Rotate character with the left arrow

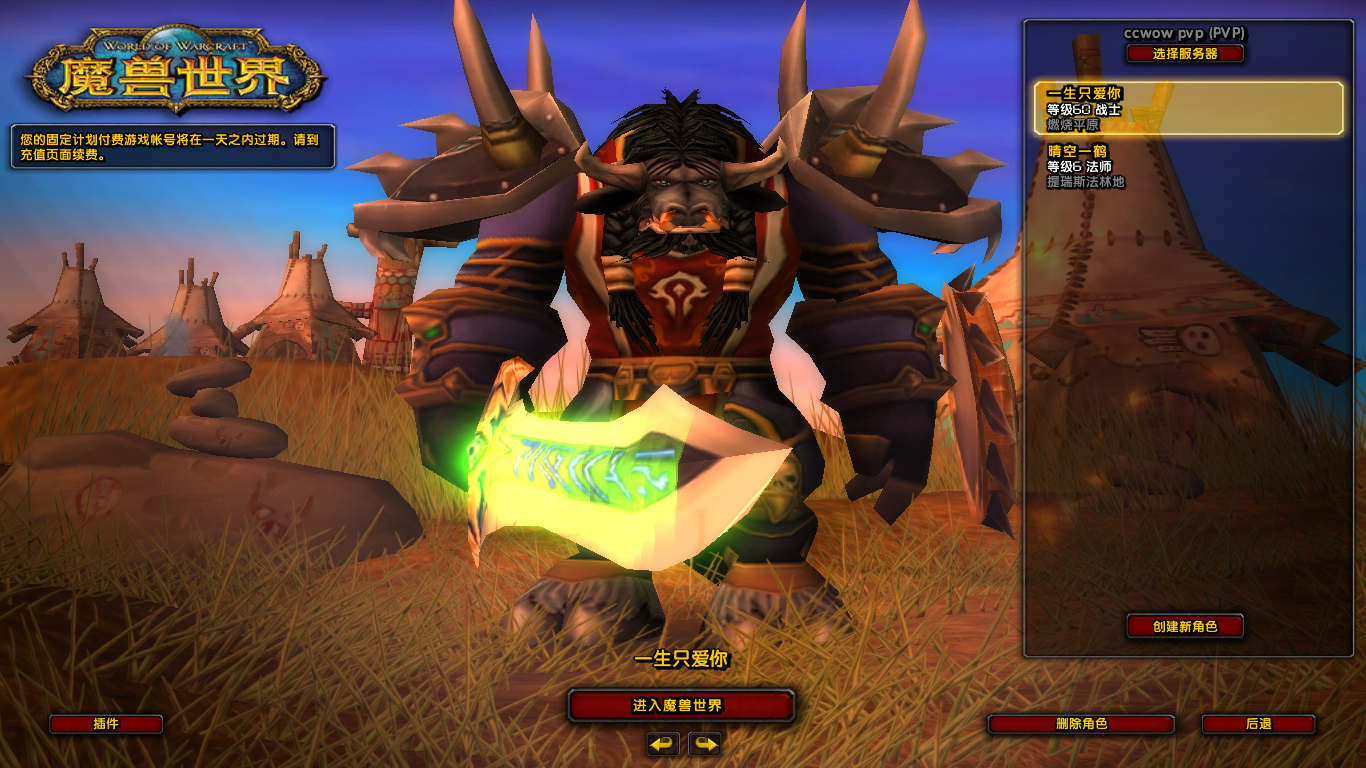pyautogui.click(x=662, y=744)
